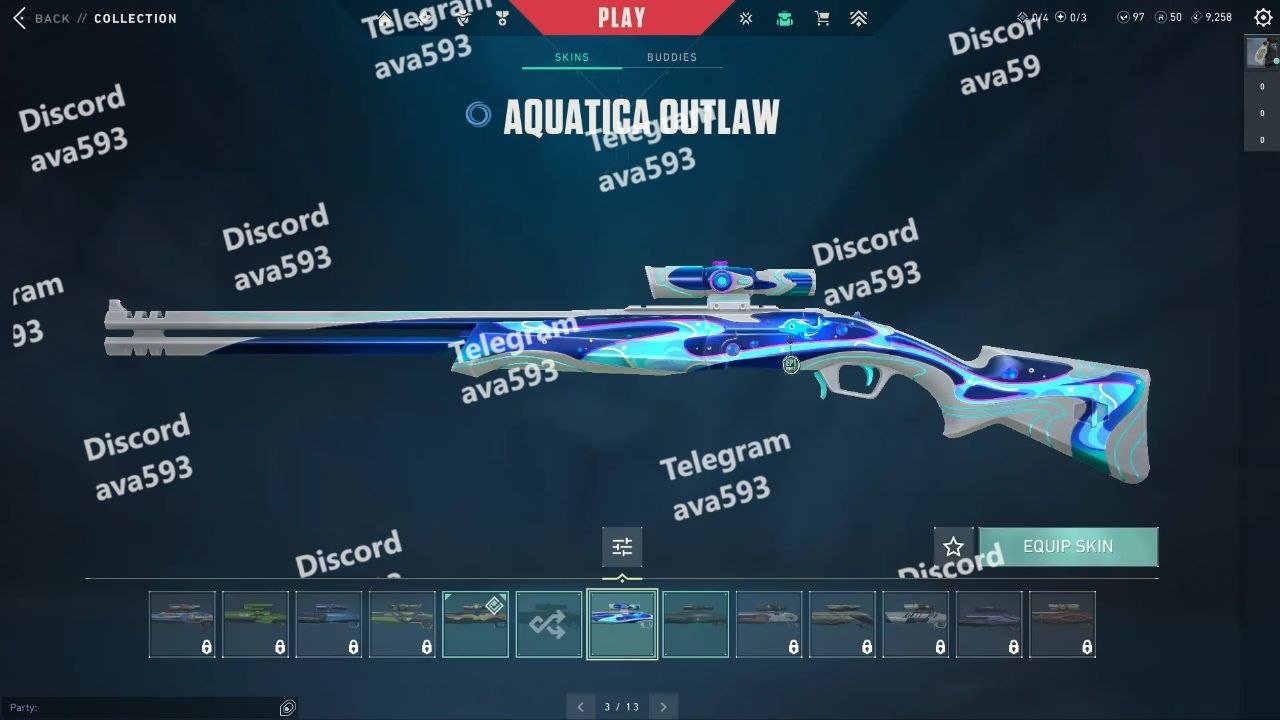The image size is (1280, 720).
Task: Go to the previous skin page
Action: (581, 707)
